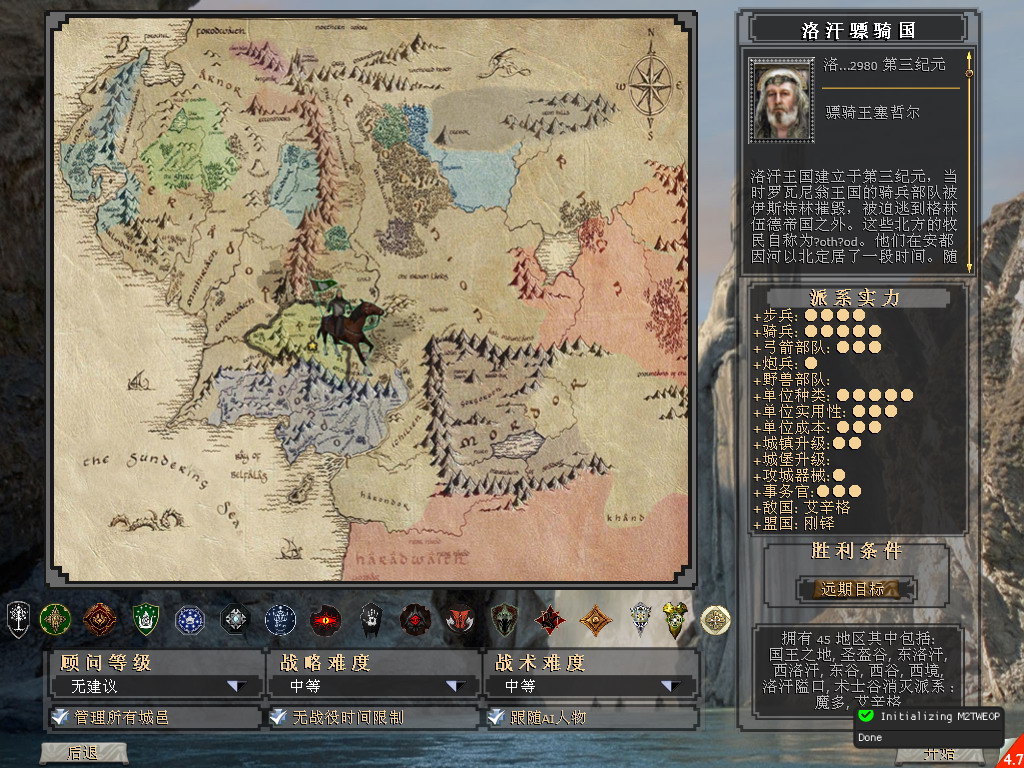
Task: Select the orange diamond-shaped faction emblem
Action: pos(596,620)
